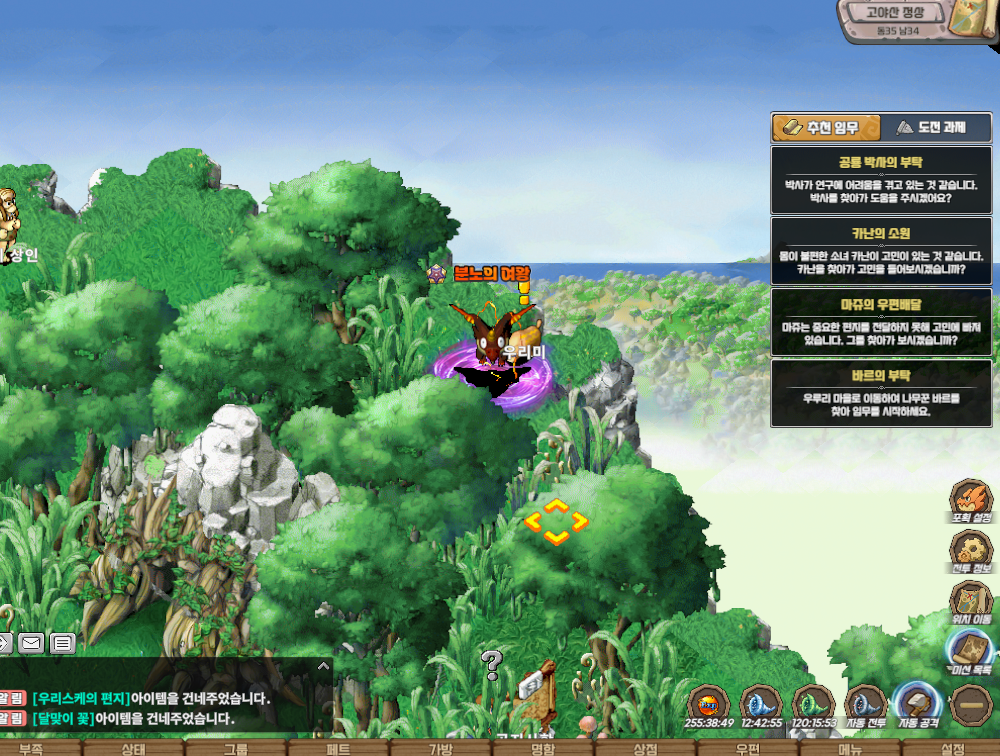Open the 그룹 group menu
The width and height of the screenshot is (1000, 756).
pyautogui.click(x=236, y=748)
